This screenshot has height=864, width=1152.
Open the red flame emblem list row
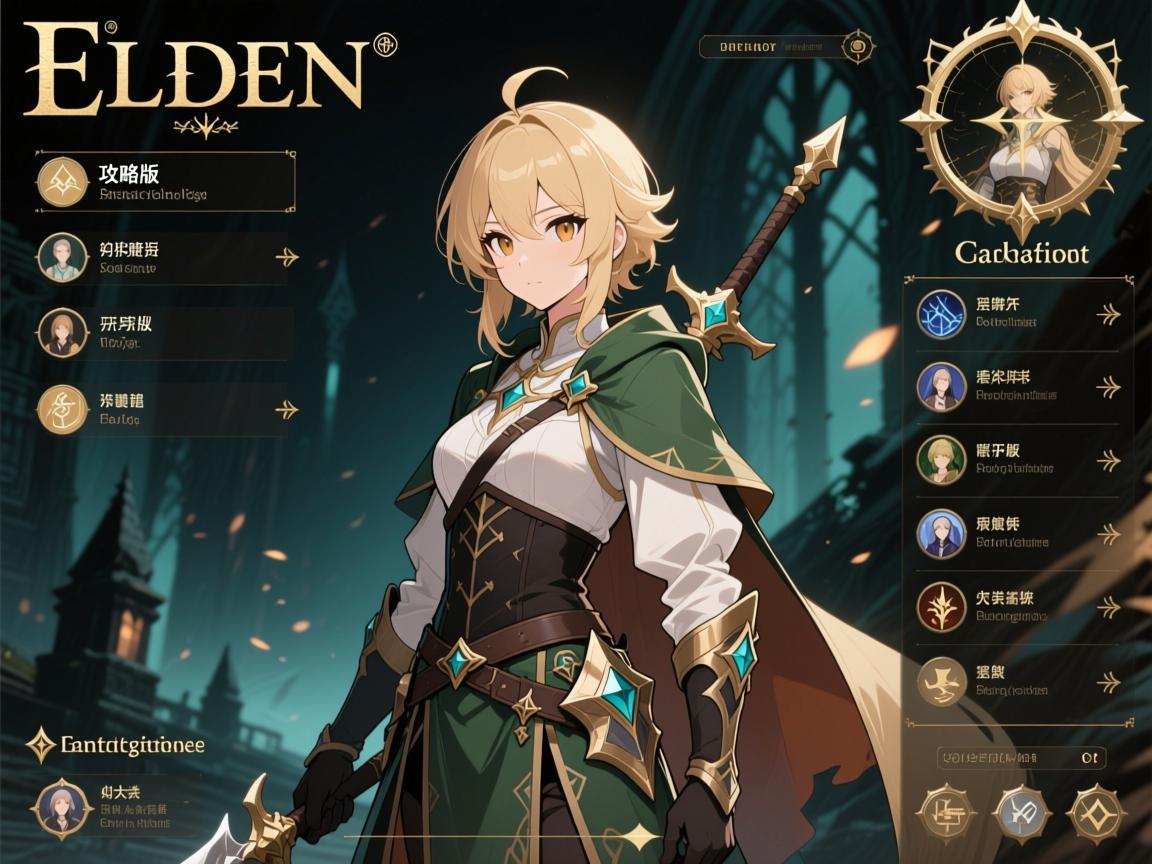pos(1018,607)
